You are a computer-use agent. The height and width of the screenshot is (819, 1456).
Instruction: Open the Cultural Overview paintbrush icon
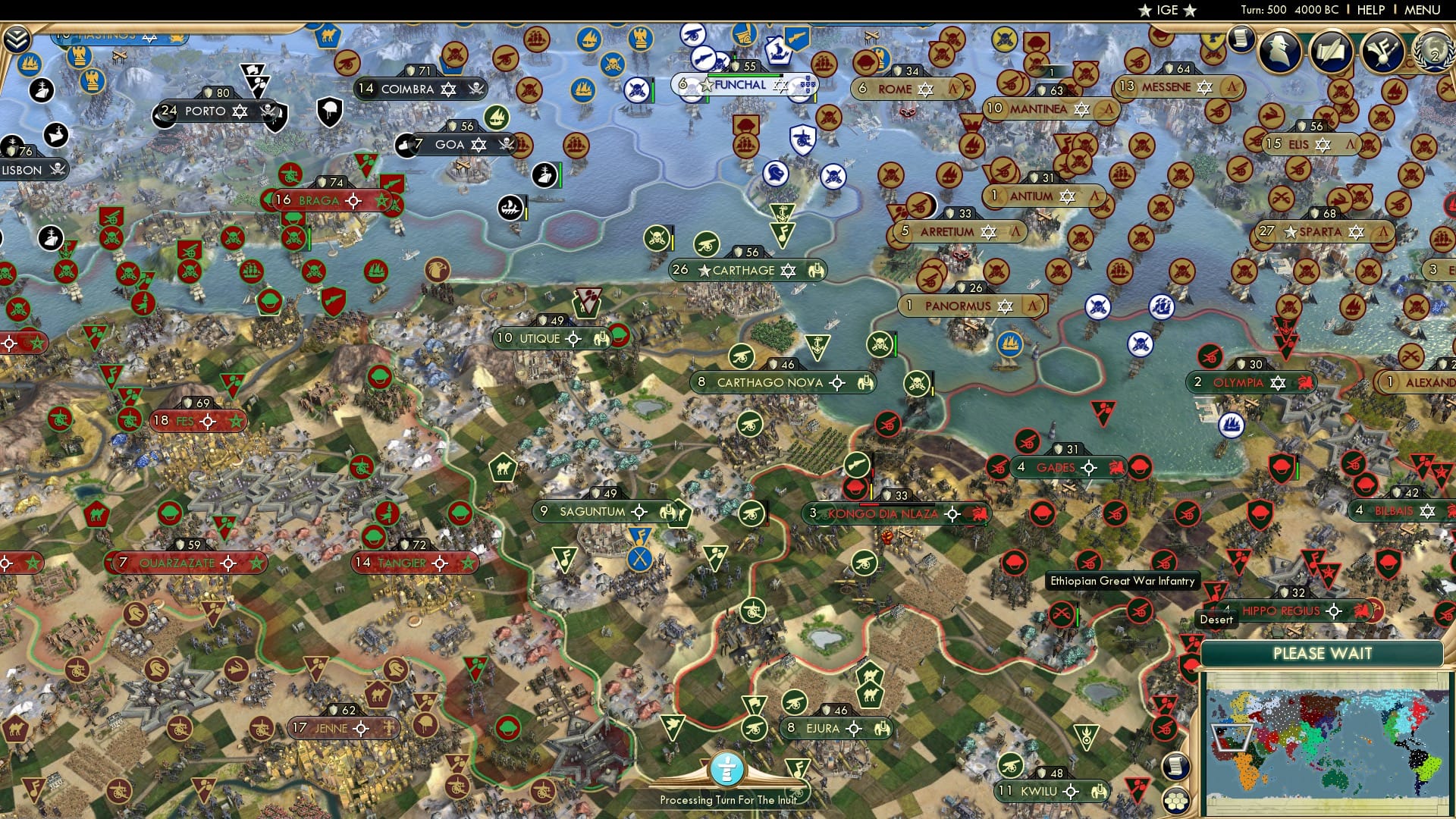(1383, 50)
